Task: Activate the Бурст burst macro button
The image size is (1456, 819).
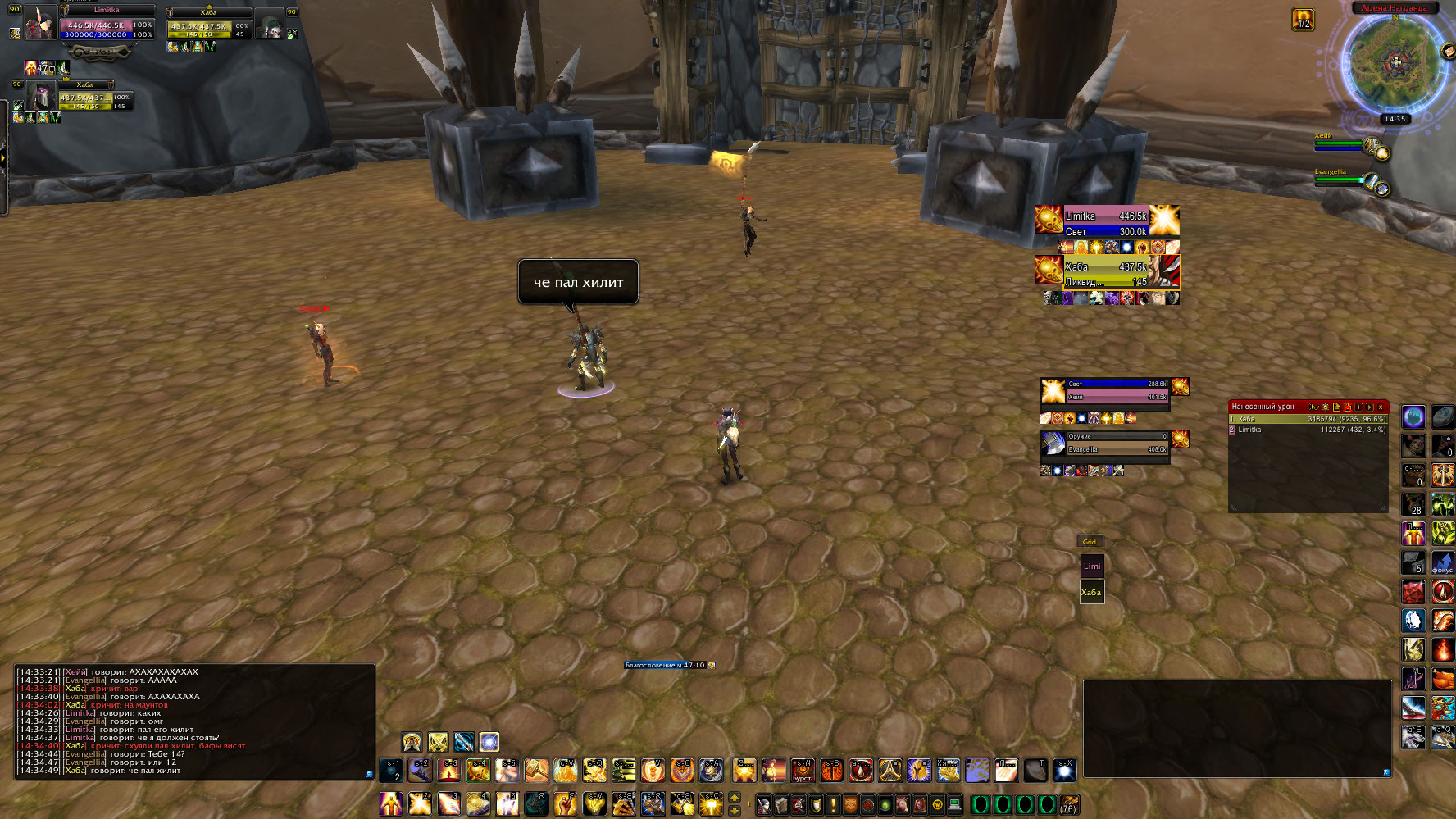Action: (802, 771)
